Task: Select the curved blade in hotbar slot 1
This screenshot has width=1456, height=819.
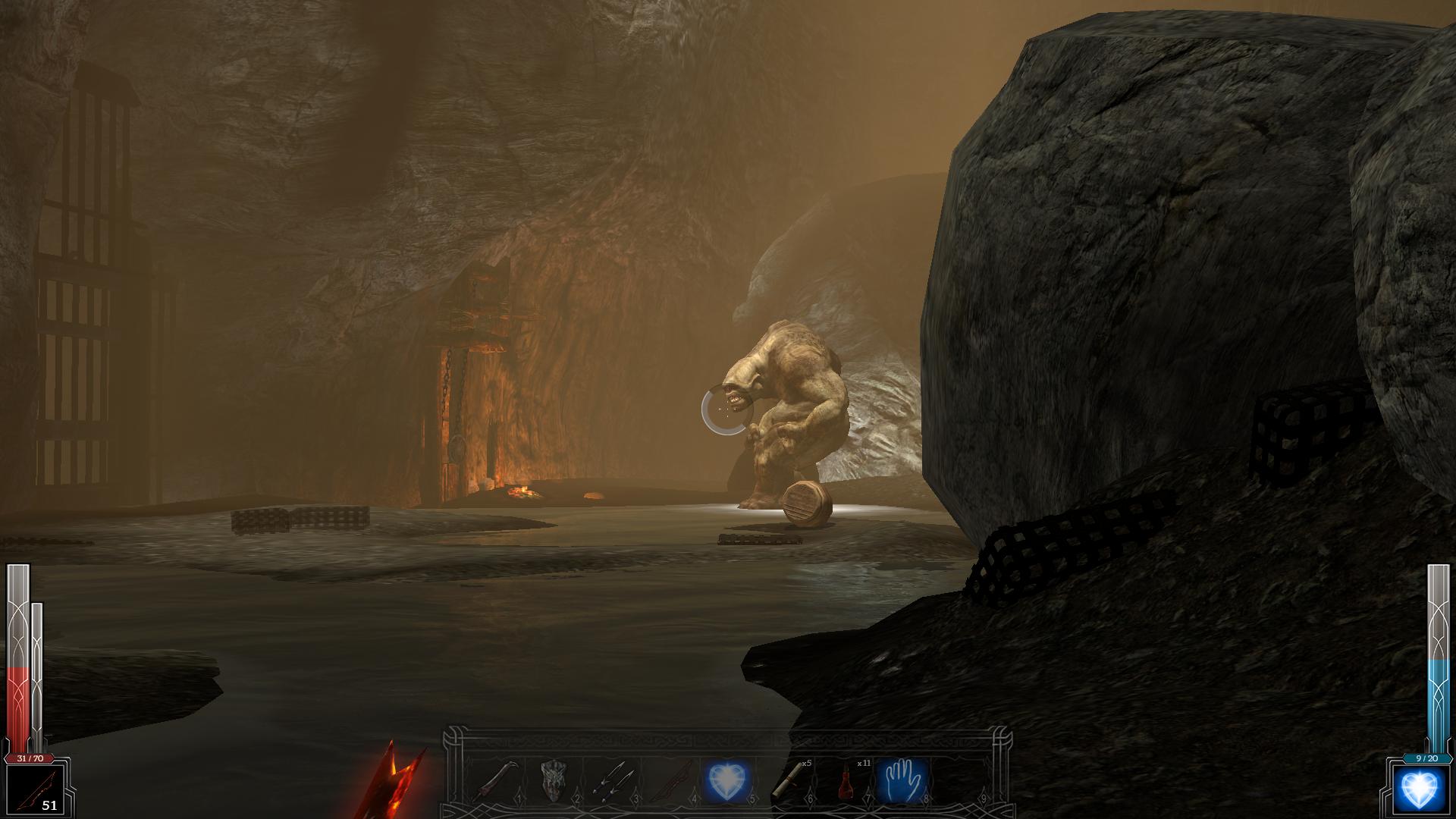Action: point(494,781)
